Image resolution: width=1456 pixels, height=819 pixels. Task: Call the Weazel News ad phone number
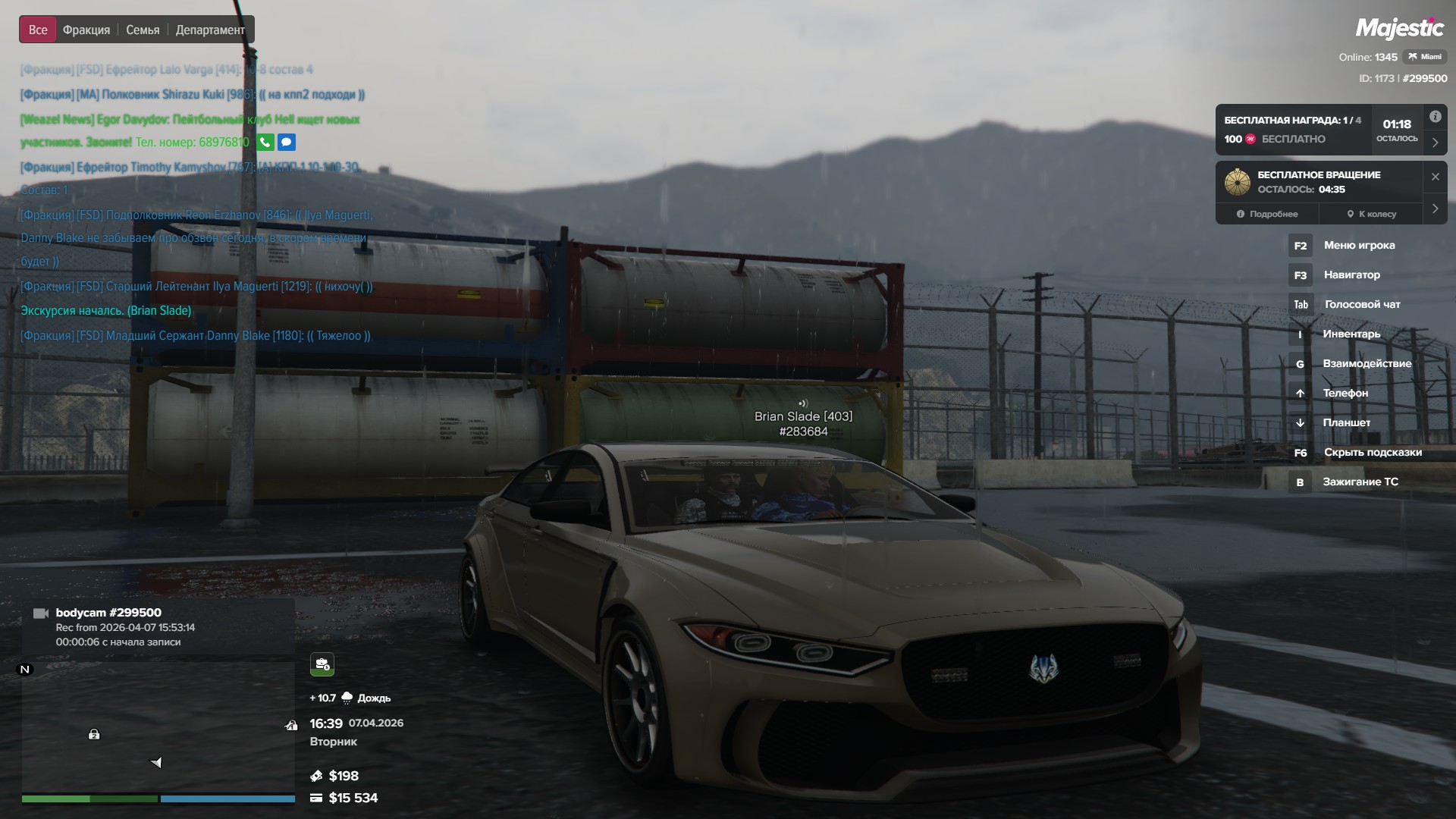pos(265,142)
